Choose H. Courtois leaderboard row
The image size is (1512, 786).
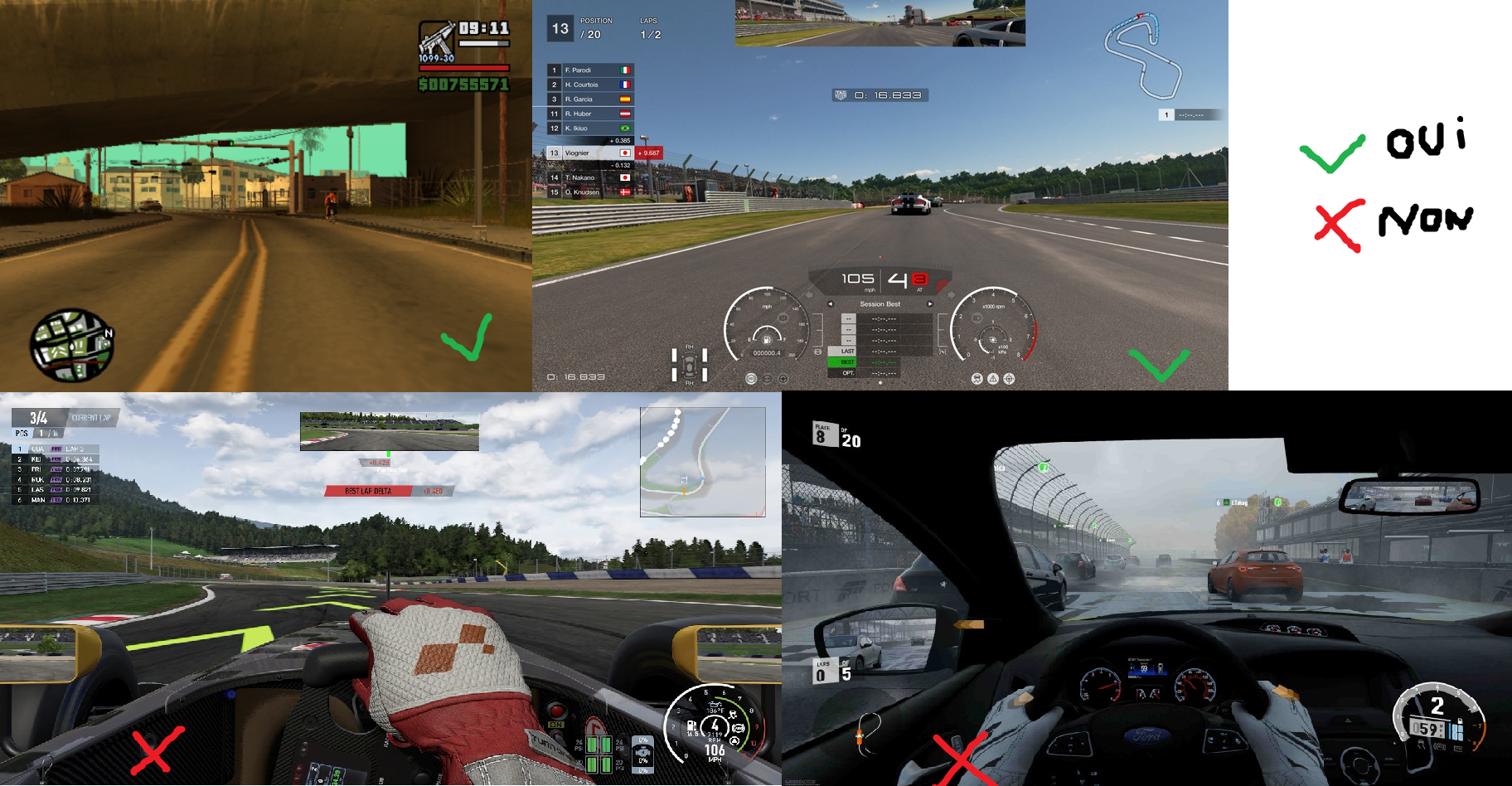[x=590, y=85]
